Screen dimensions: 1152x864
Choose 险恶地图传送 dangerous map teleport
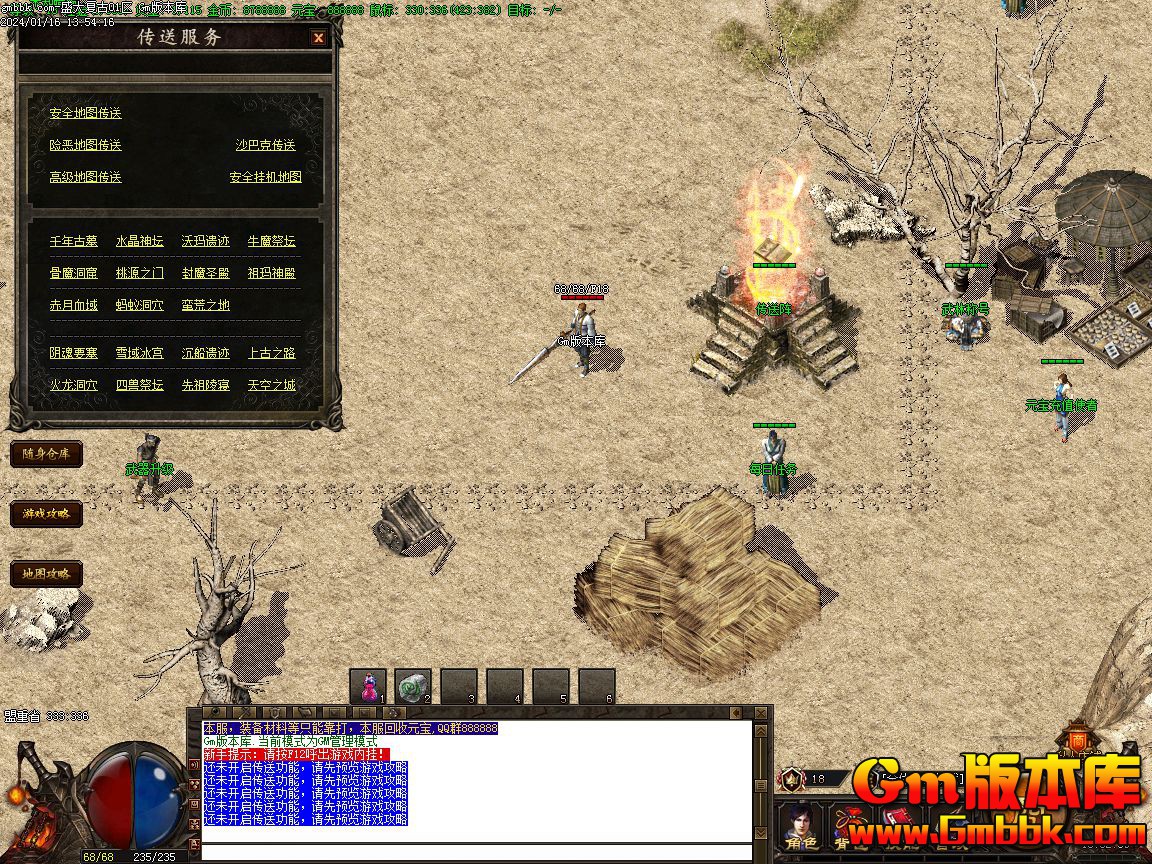85,145
